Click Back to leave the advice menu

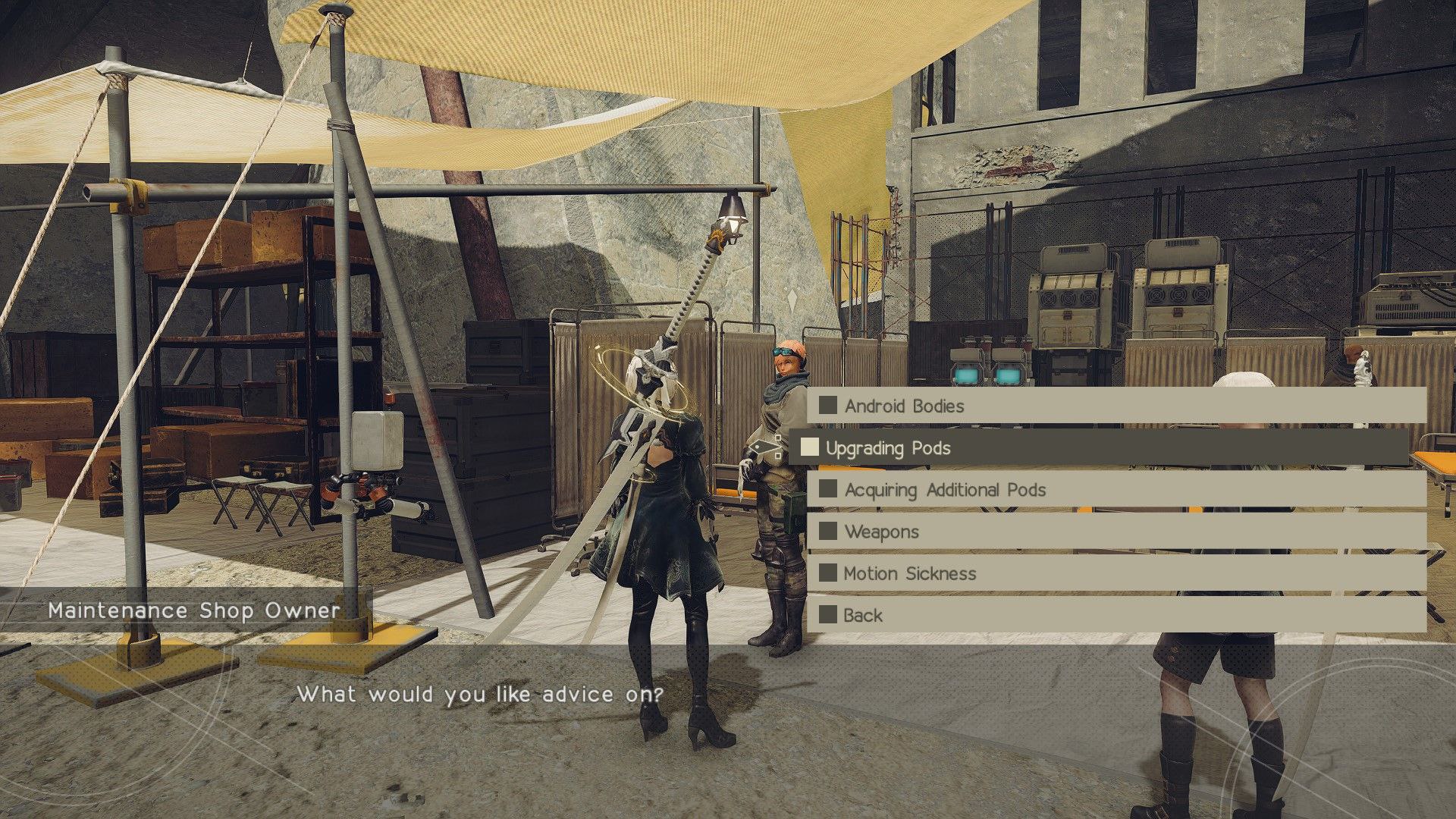863,615
